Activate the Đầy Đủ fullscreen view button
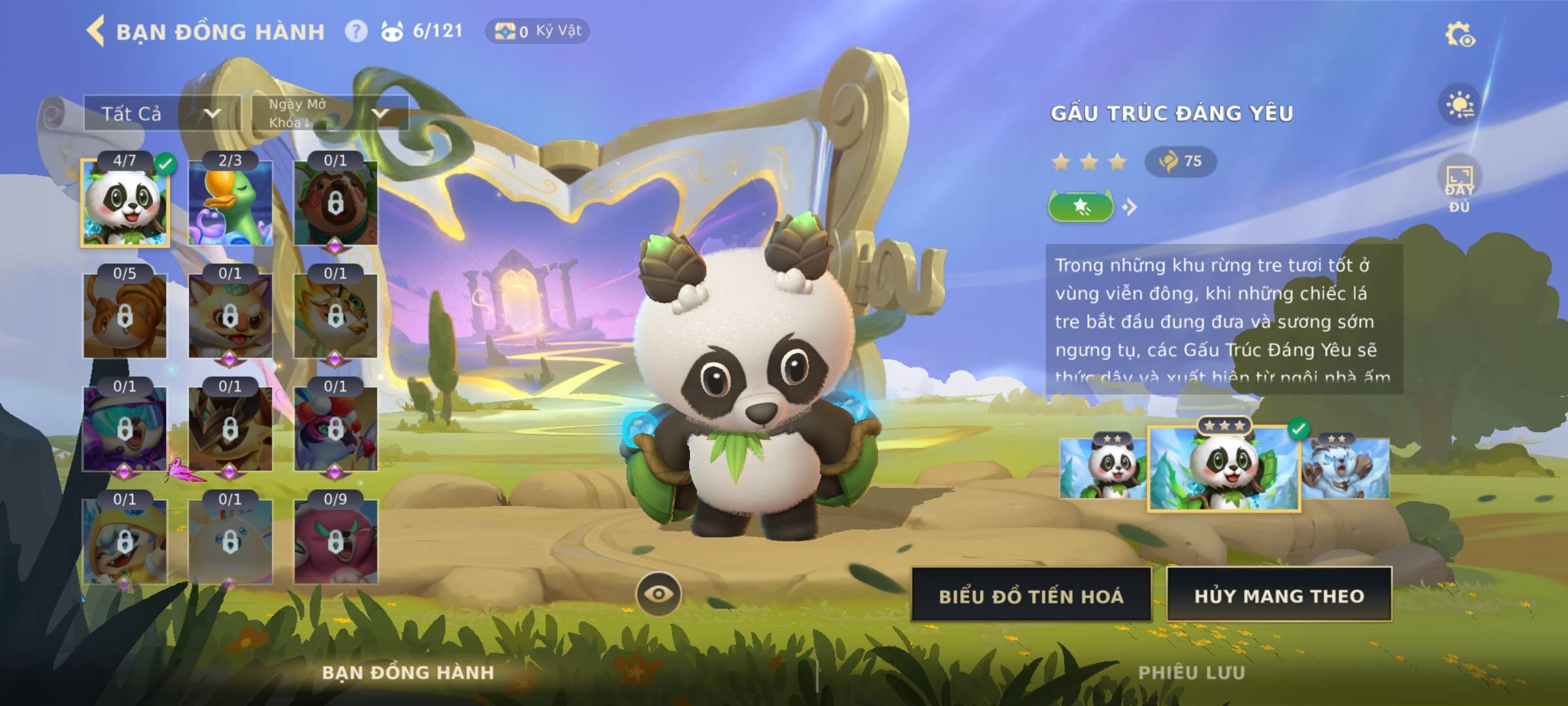 coord(1459,186)
